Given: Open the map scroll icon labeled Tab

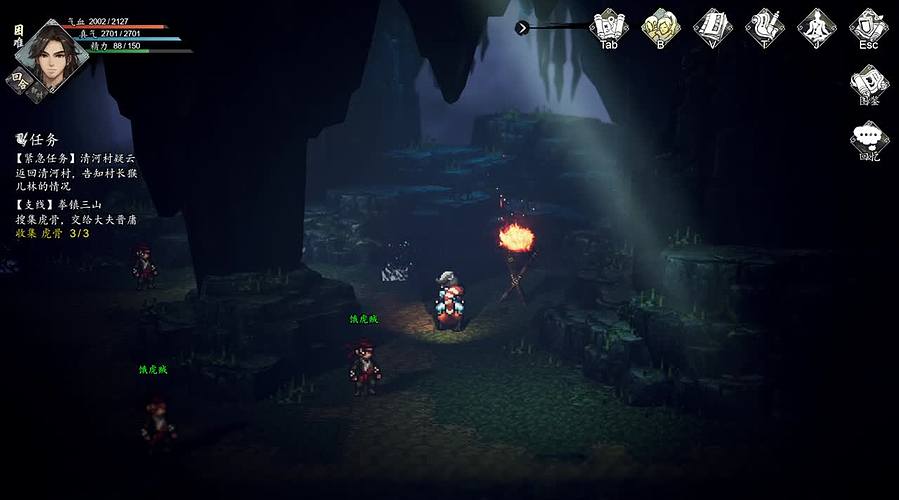Looking at the screenshot, I should [609, 26].
